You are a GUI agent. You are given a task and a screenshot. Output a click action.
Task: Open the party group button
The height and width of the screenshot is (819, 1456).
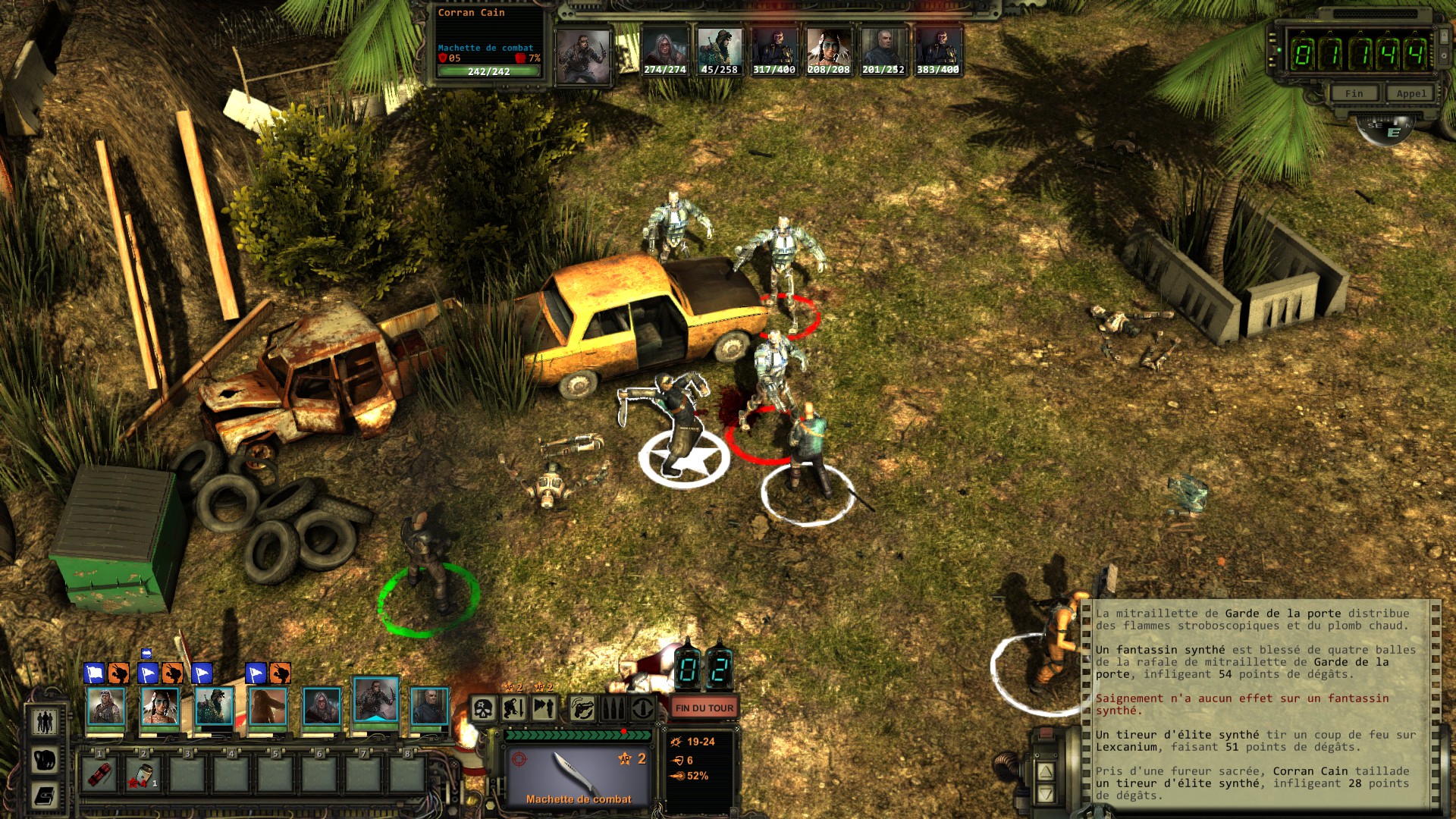(45, 721)
